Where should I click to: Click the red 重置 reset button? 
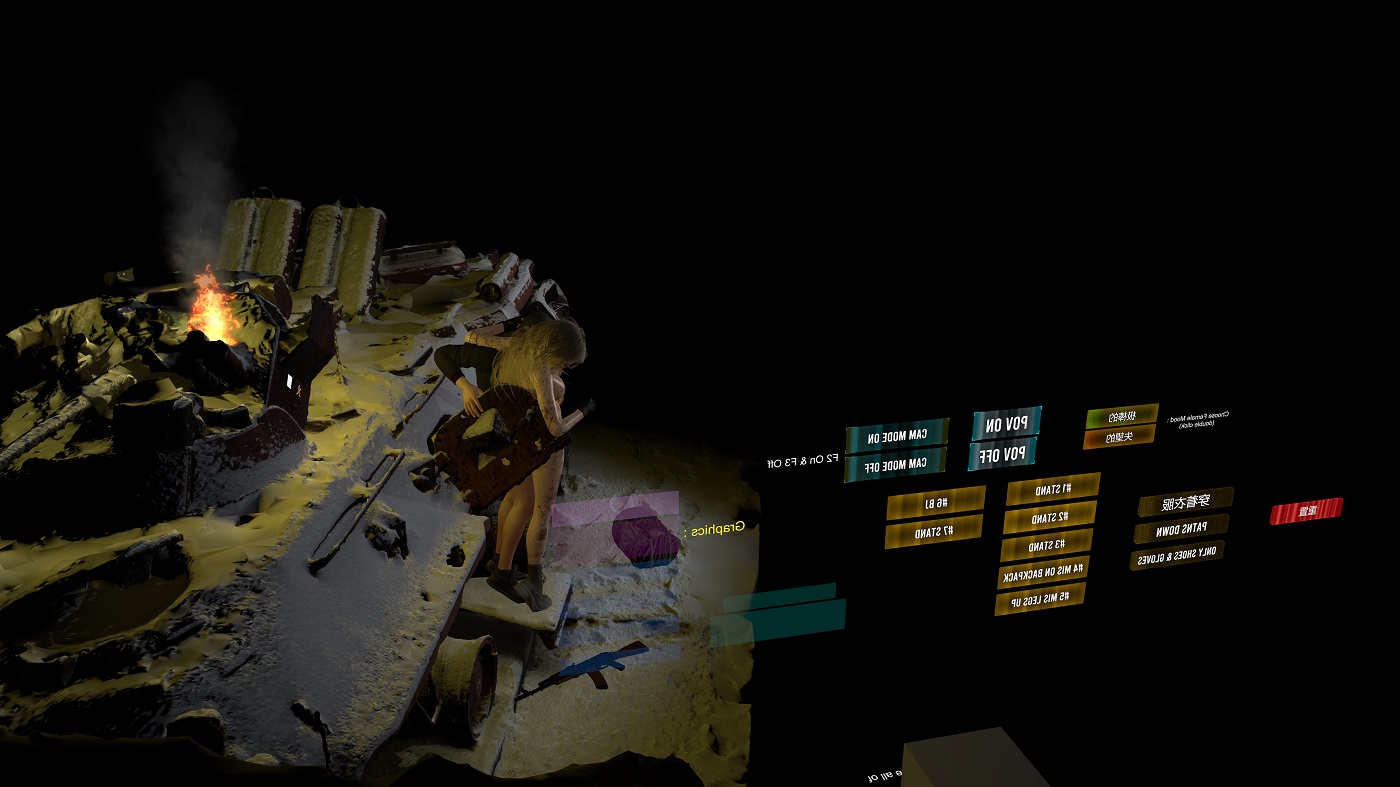point(1306,511)
